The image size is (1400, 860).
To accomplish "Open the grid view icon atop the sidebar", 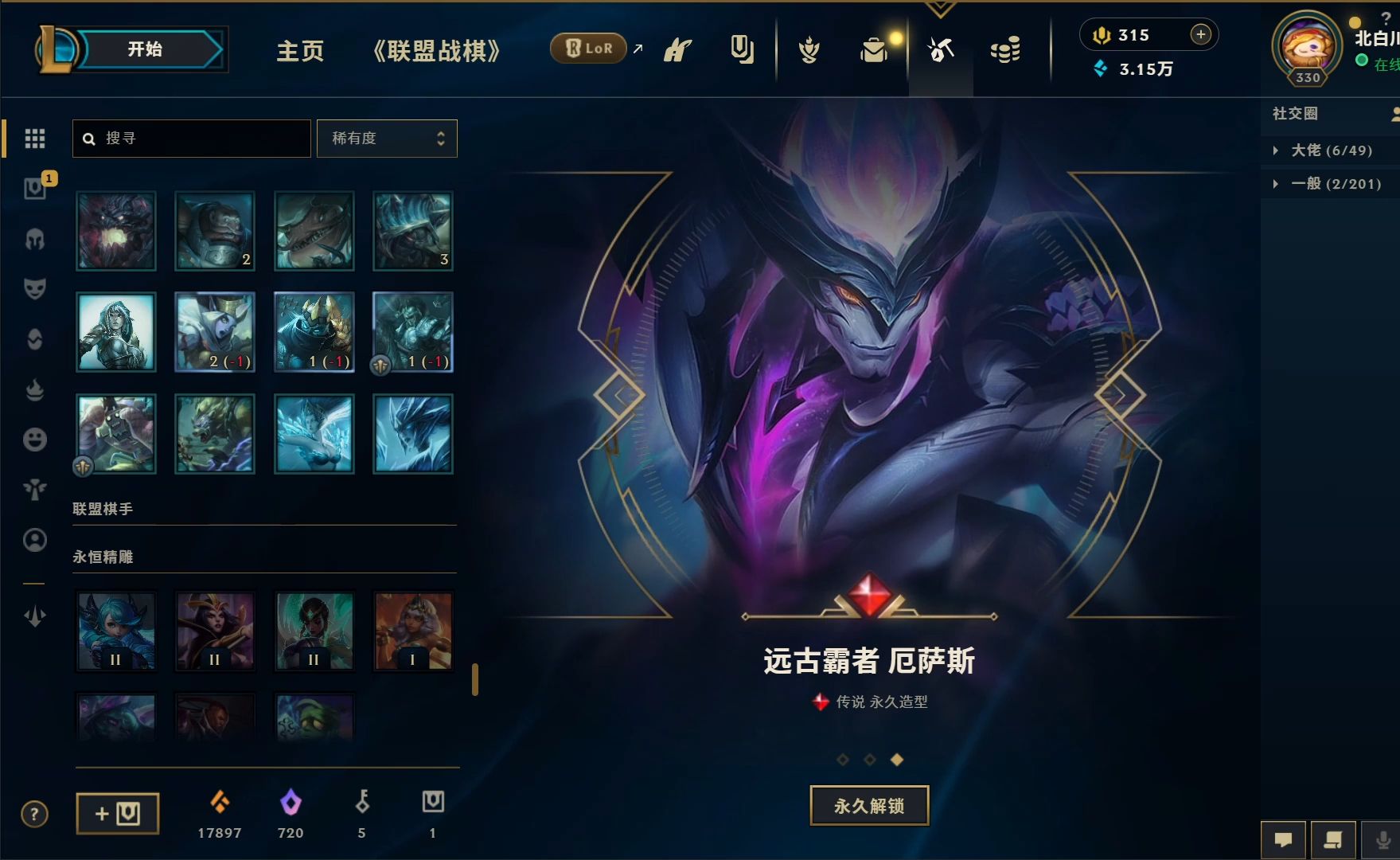I will pos(33,138).
